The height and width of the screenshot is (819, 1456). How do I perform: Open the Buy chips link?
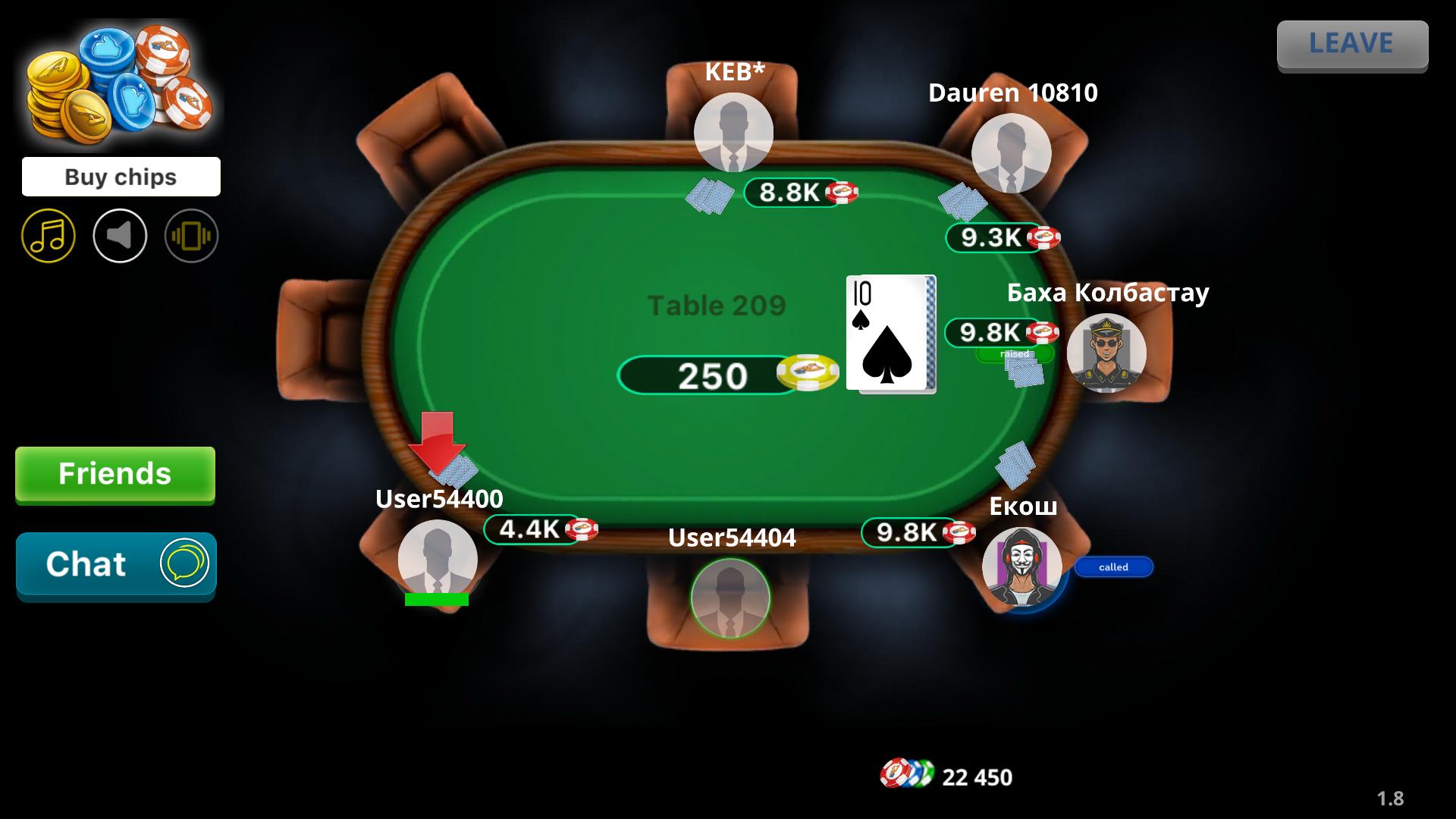[x=121, y=176]
